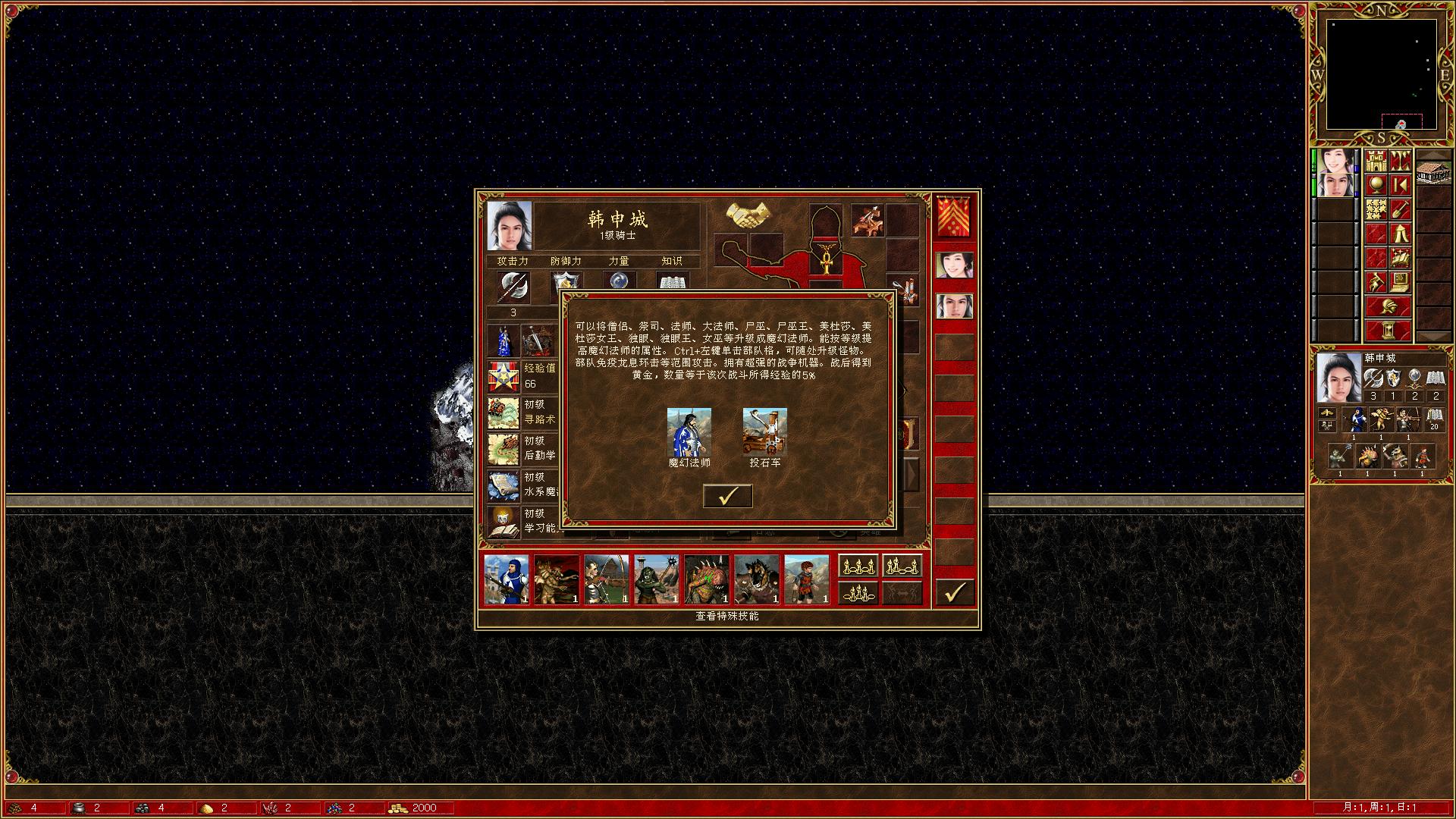1456x819 pixels.
Task: Exit the hero screen with the checkmark button
Action: coord(955,592)
